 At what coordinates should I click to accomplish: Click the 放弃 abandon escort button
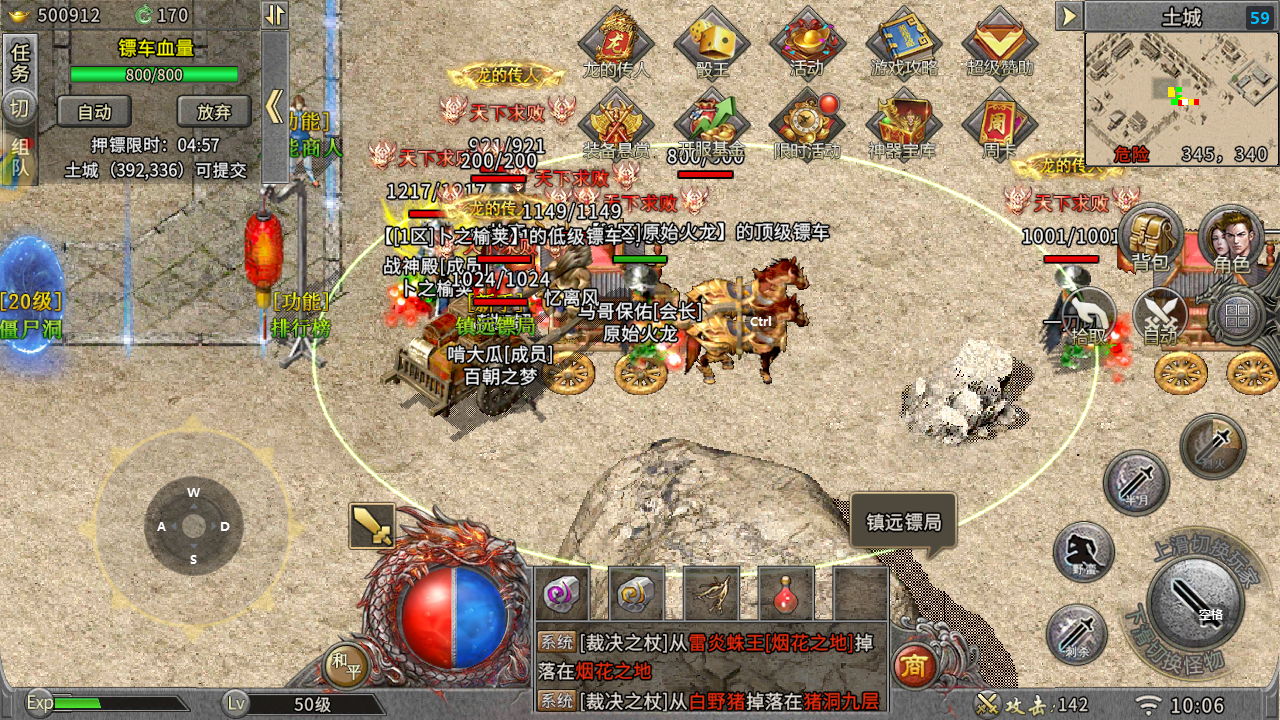213,112
